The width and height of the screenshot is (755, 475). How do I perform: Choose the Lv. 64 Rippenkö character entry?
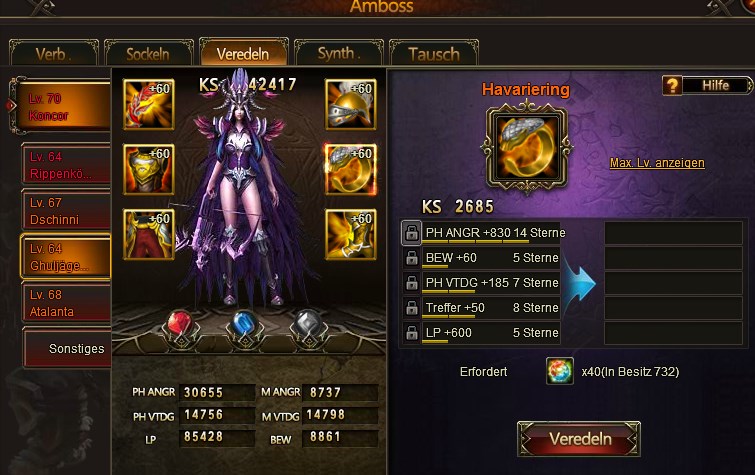[66, 165]
